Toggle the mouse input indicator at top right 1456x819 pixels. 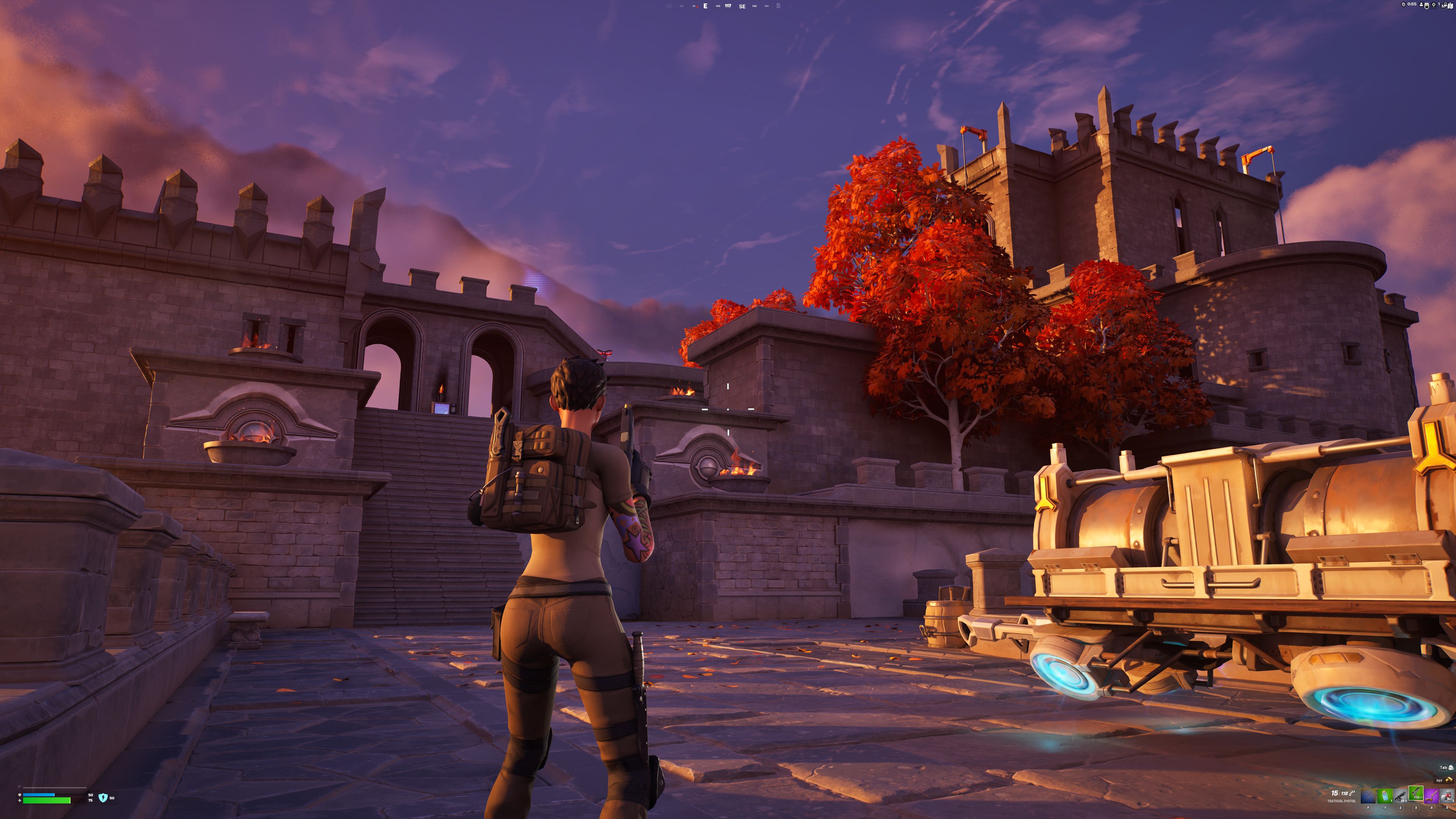[x=1426, y=5]
